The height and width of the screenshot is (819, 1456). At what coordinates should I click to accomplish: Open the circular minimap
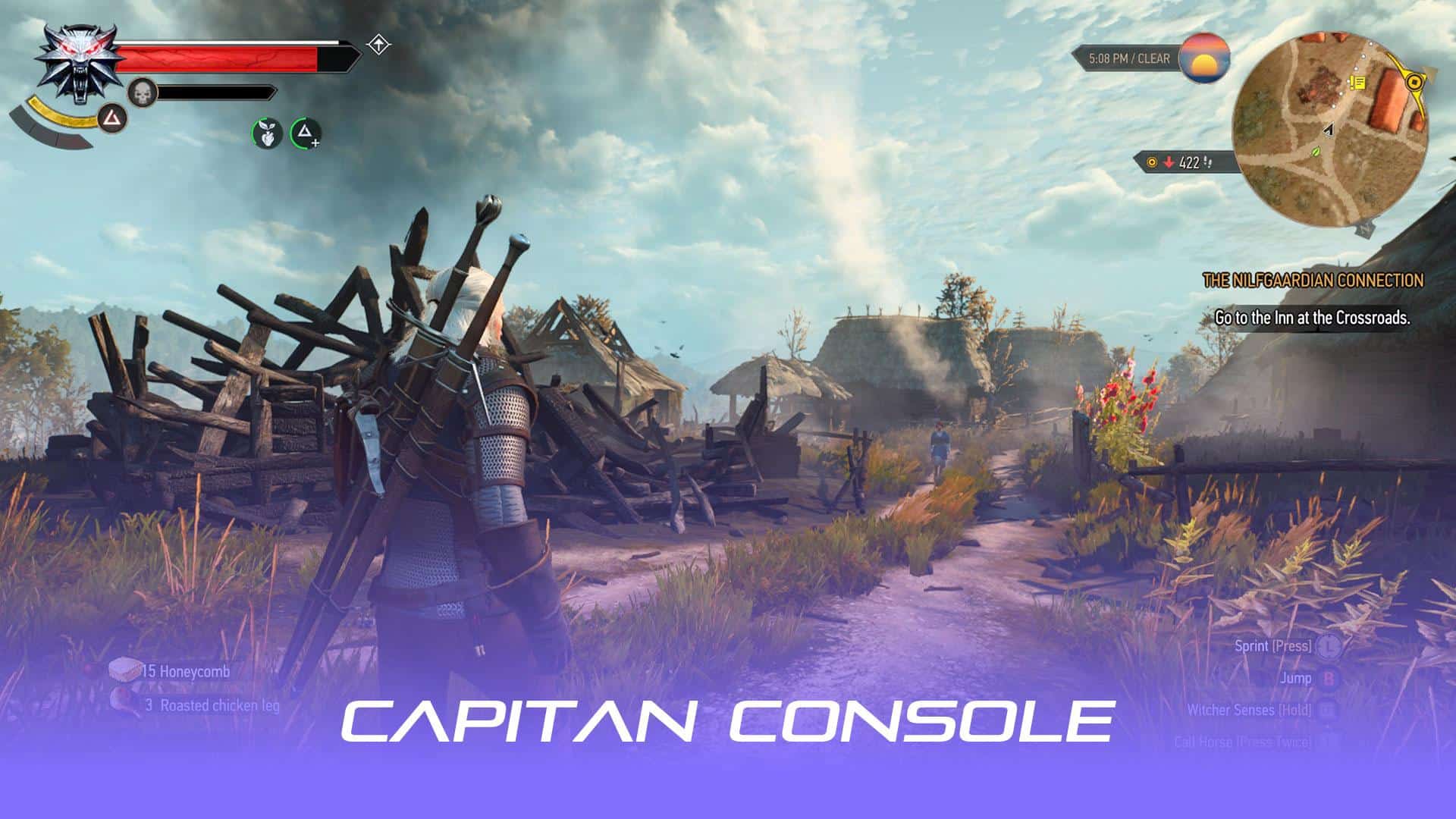[x=1330, y=130]
